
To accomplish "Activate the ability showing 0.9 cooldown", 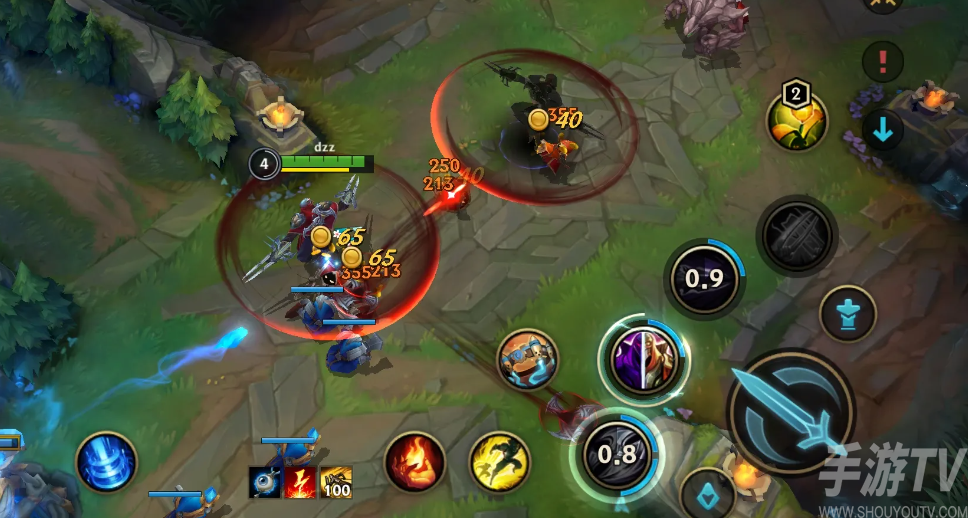I will click(704, 278).
